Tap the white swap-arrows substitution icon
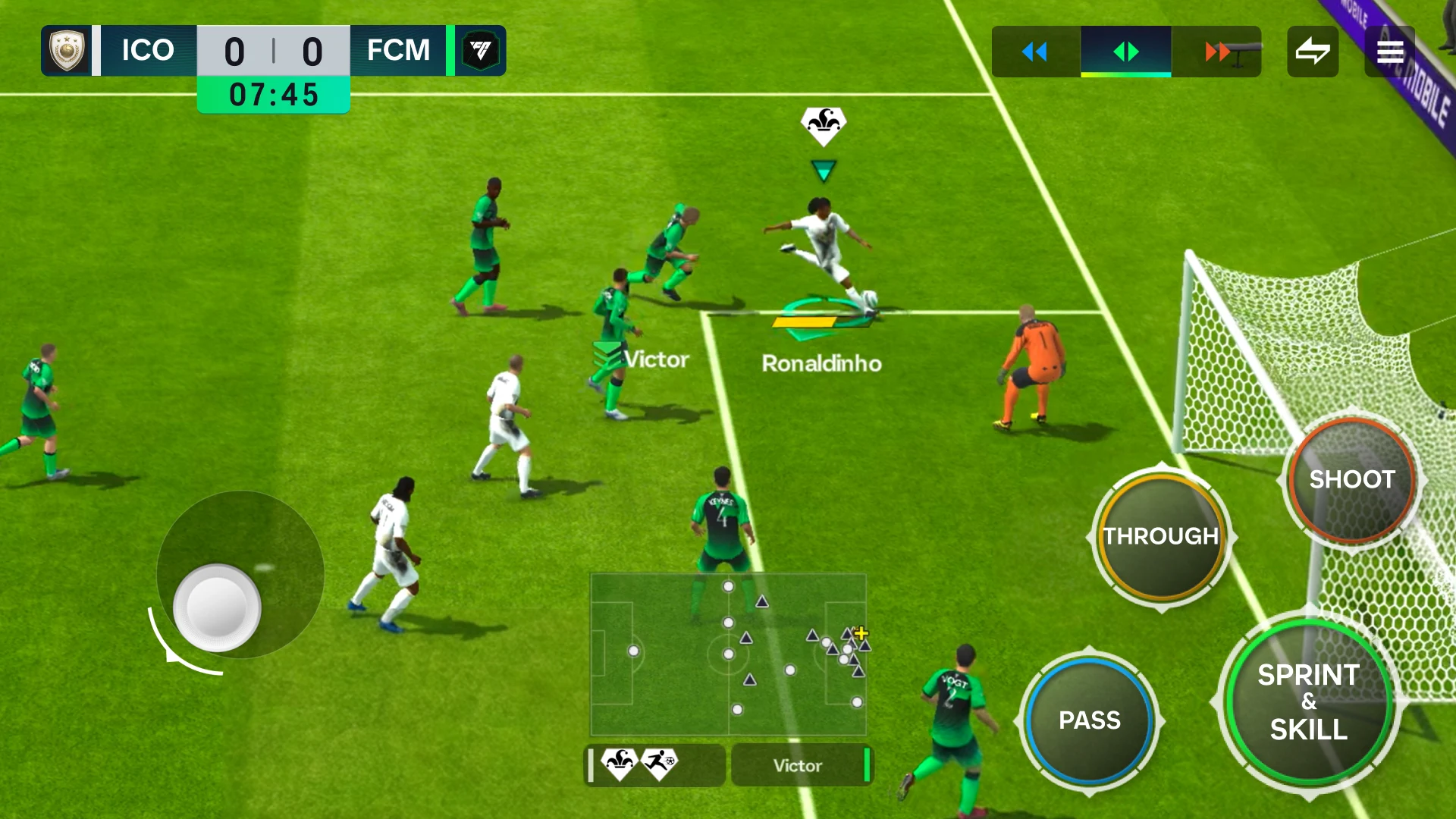The height and width of the screenshot is (819, 1456). (1313, 52)
